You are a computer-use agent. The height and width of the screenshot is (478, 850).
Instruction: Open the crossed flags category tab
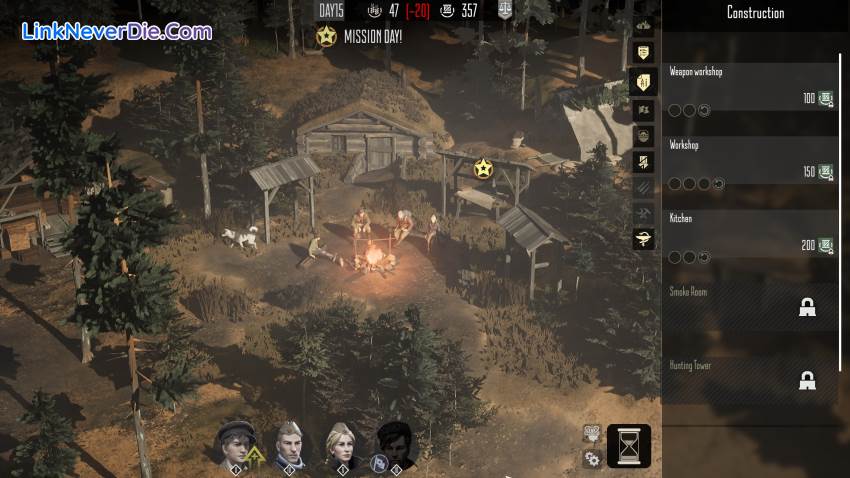pyautogui.click(x=643, y=109)
